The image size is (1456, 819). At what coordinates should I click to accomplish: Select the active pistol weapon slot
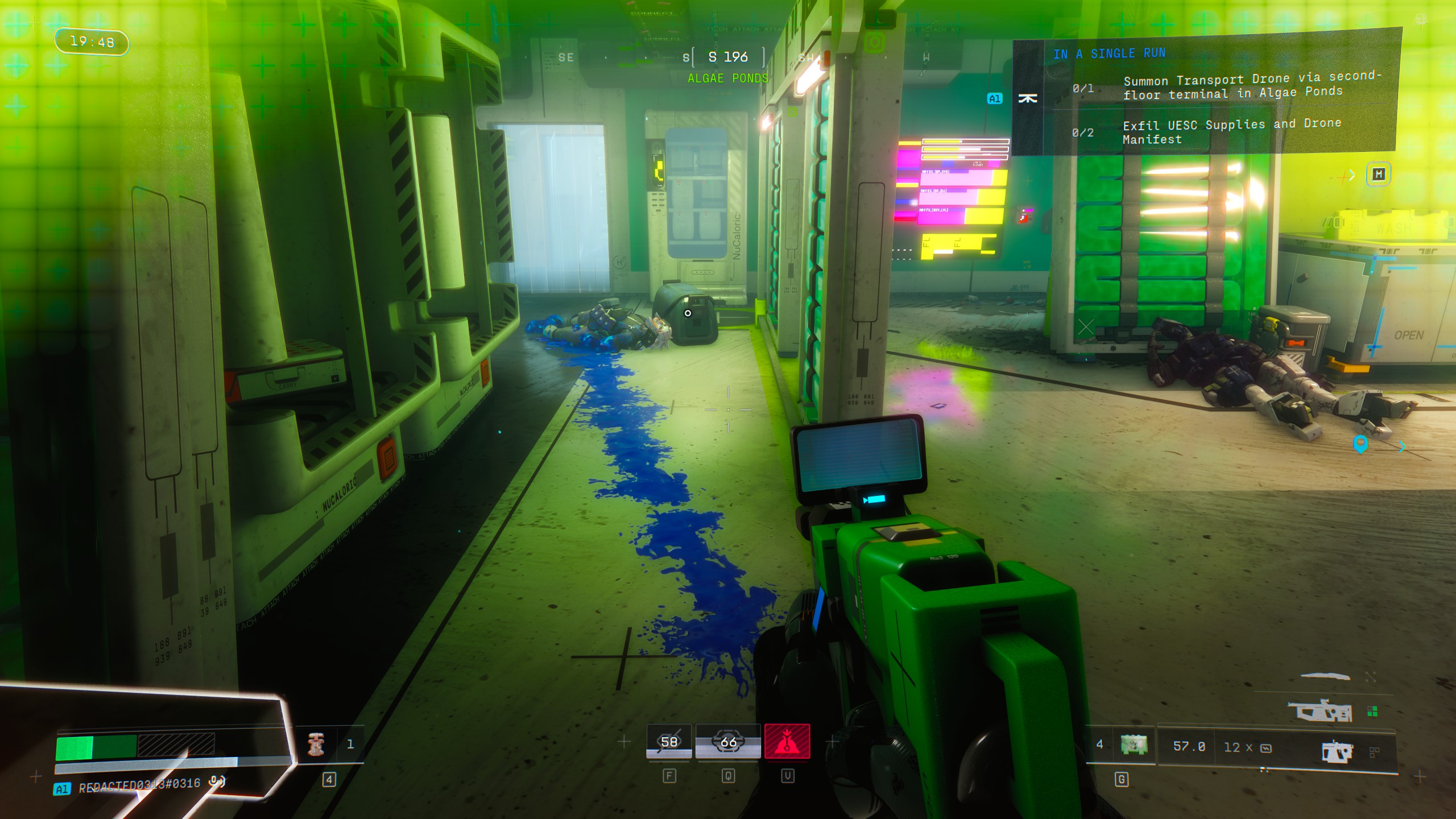1337,751
